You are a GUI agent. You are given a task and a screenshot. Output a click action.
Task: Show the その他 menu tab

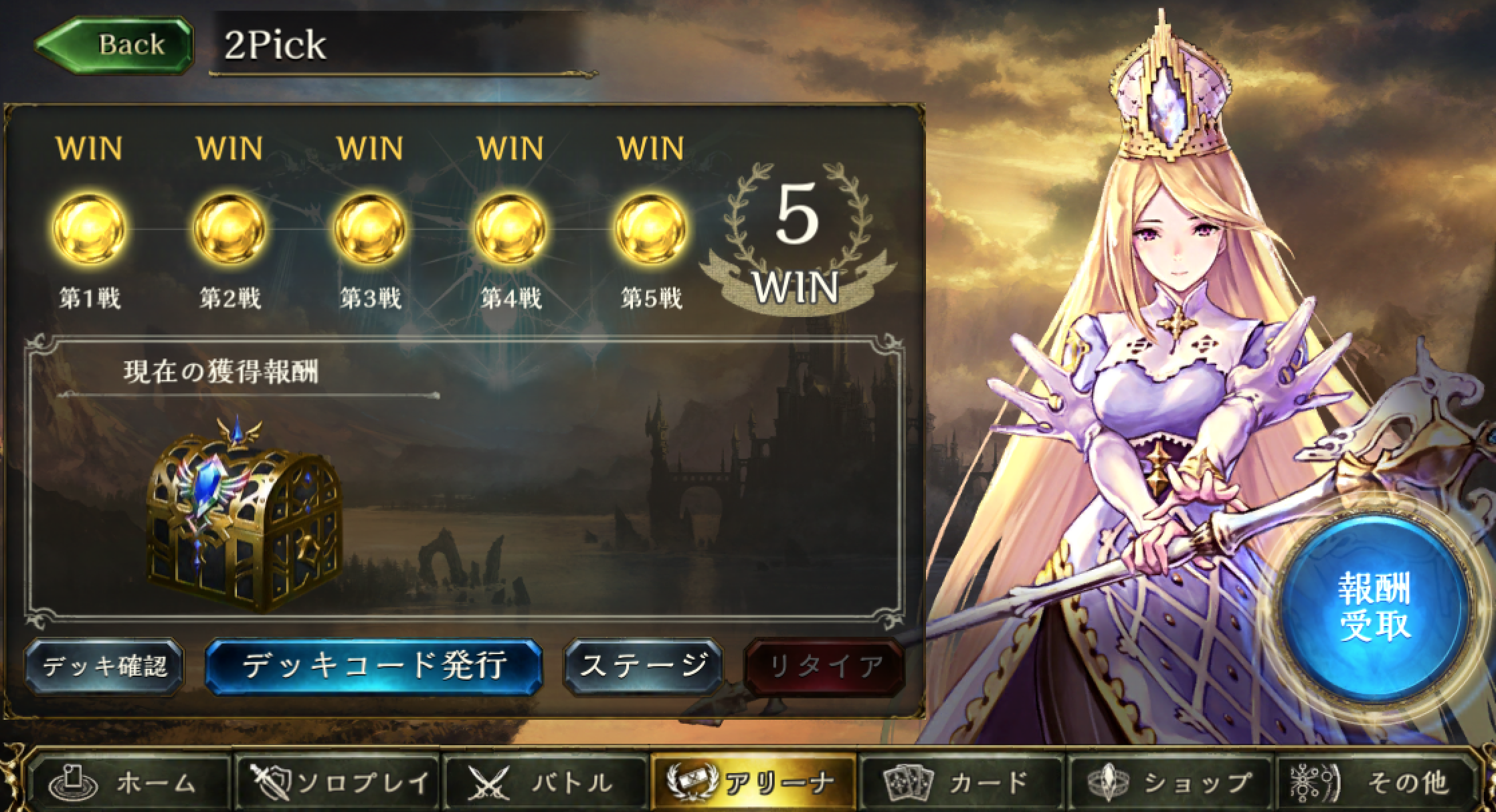tap(1375, 781)
